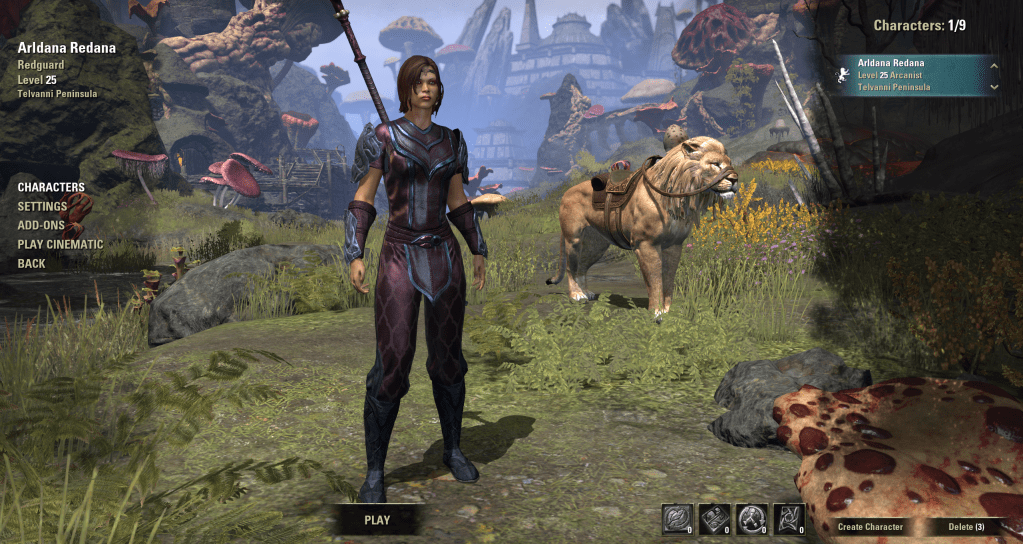Move the character down with the down arrow
This screenshot has height=544, width=1023.
click(993, 87)
